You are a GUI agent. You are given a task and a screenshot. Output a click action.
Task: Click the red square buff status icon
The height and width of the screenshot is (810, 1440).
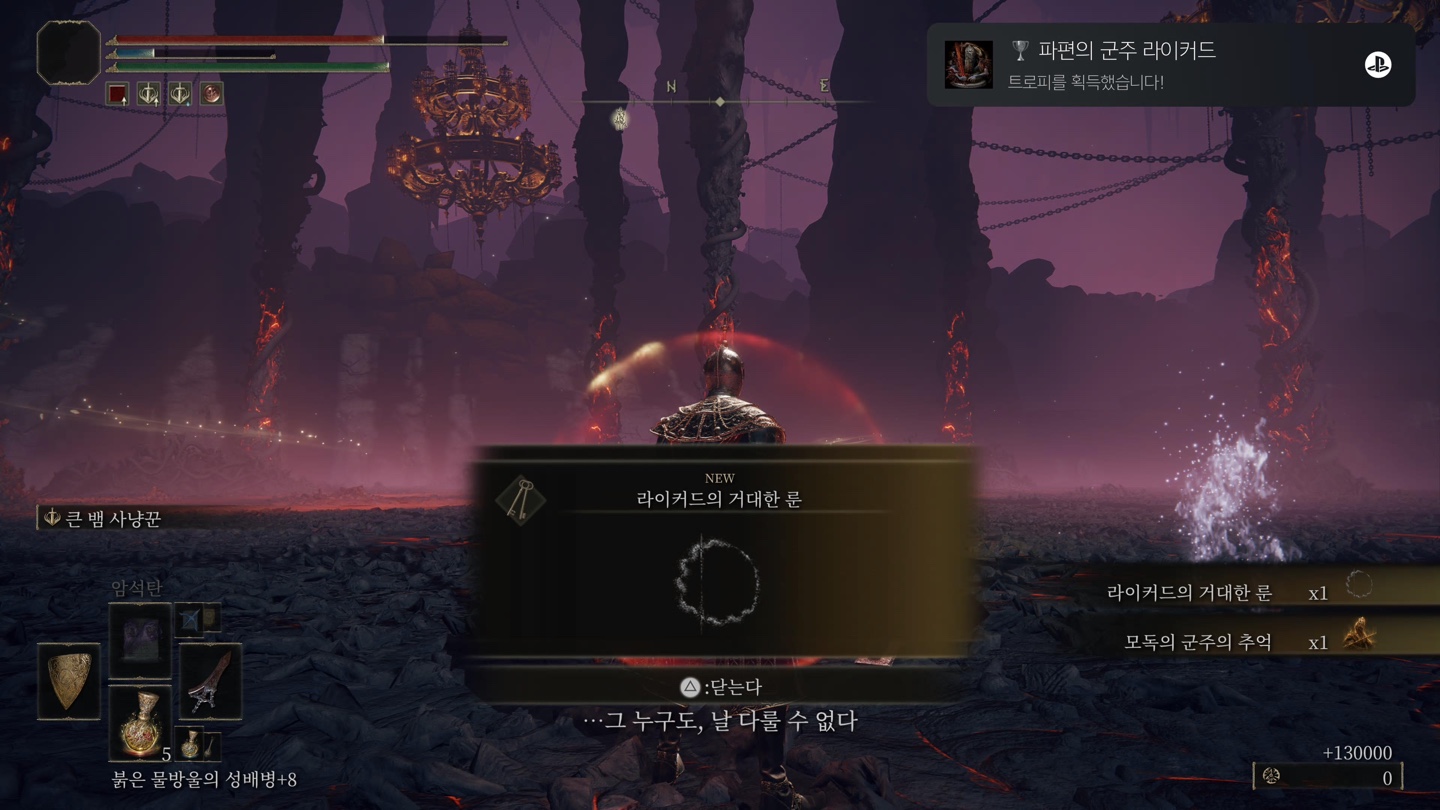tap(117, 93)
